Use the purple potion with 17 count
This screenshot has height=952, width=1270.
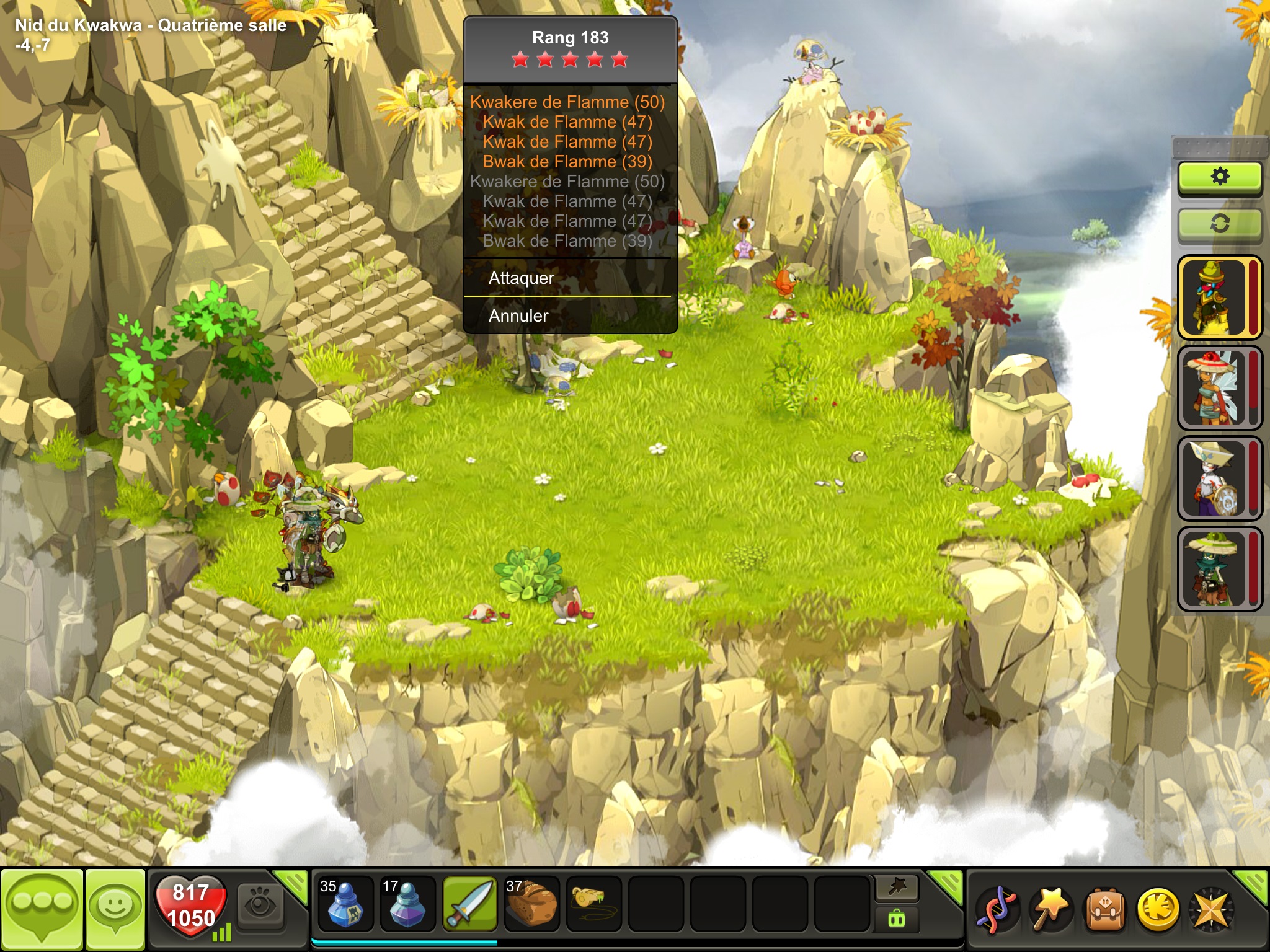coord(407,904)
